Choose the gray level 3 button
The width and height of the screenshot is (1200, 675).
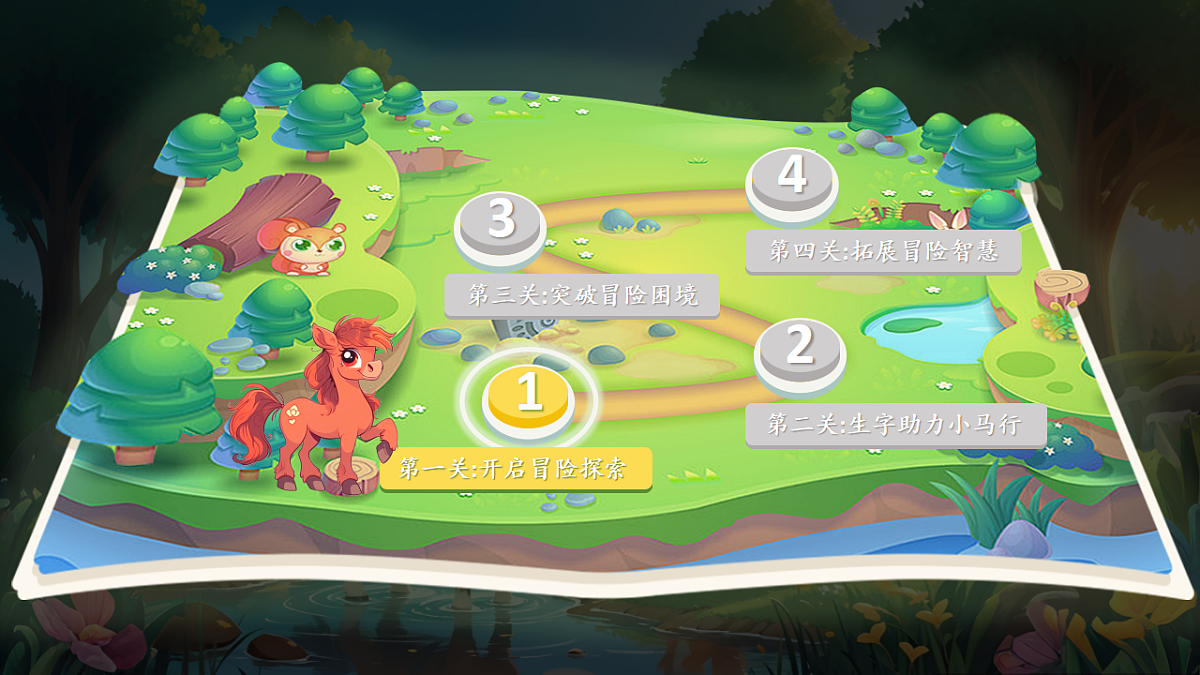tap(500, 223)
